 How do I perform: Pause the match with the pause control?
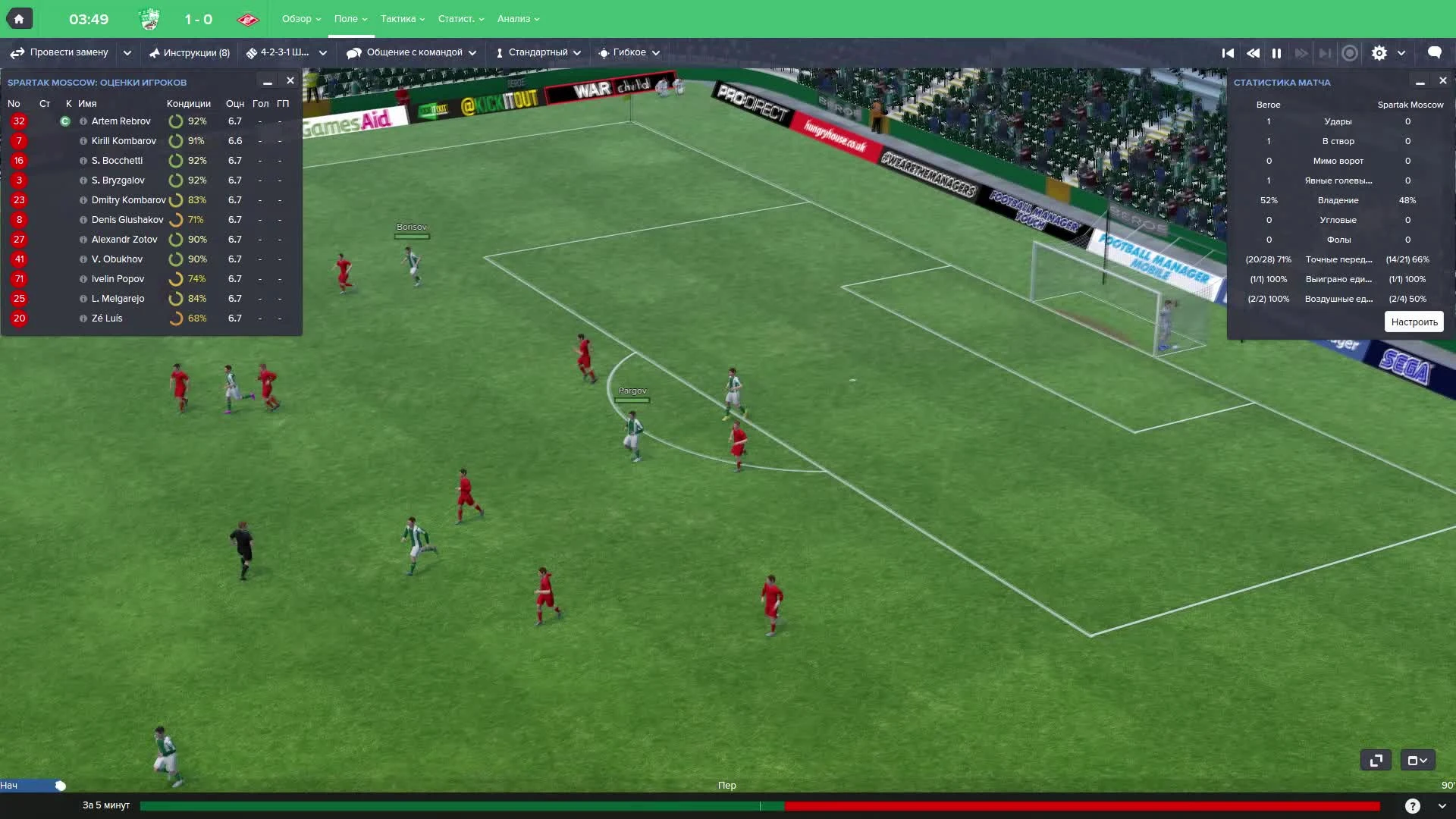tap(1277, 53)
